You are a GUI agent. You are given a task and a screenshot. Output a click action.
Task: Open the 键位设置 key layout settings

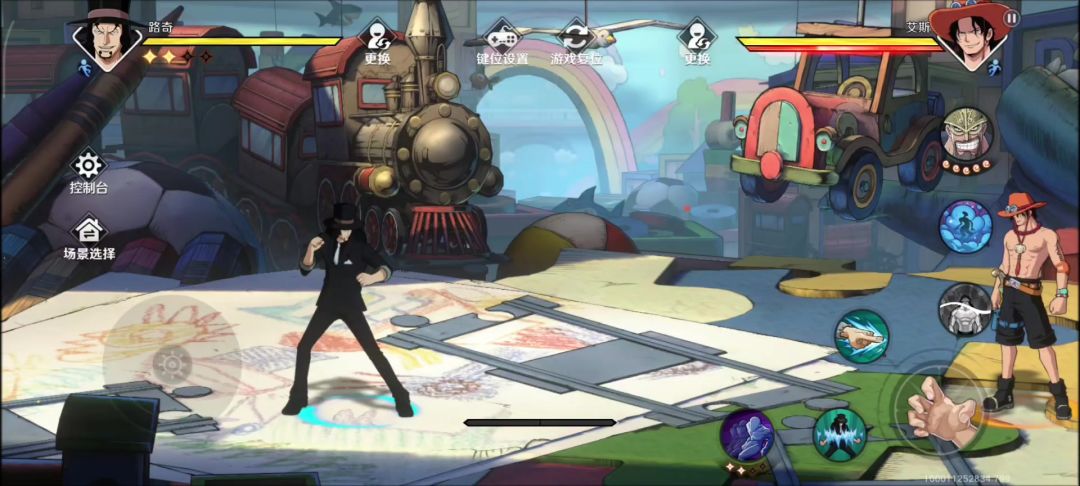(501, 42)
